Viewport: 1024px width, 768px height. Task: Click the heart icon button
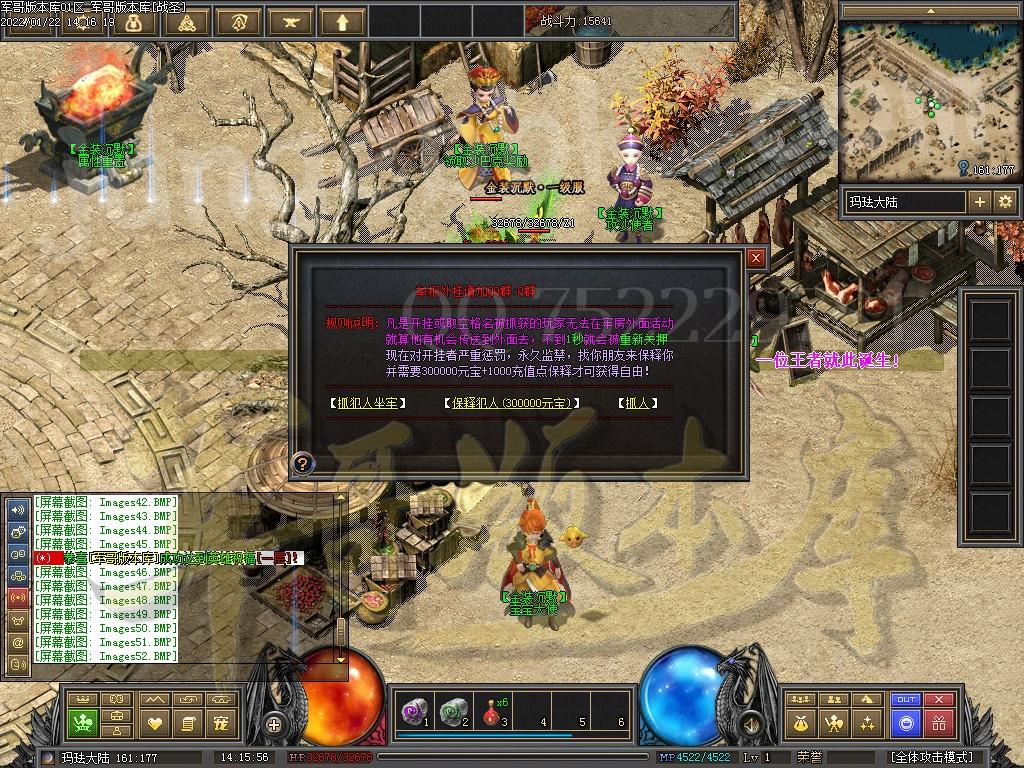(154, 722)
